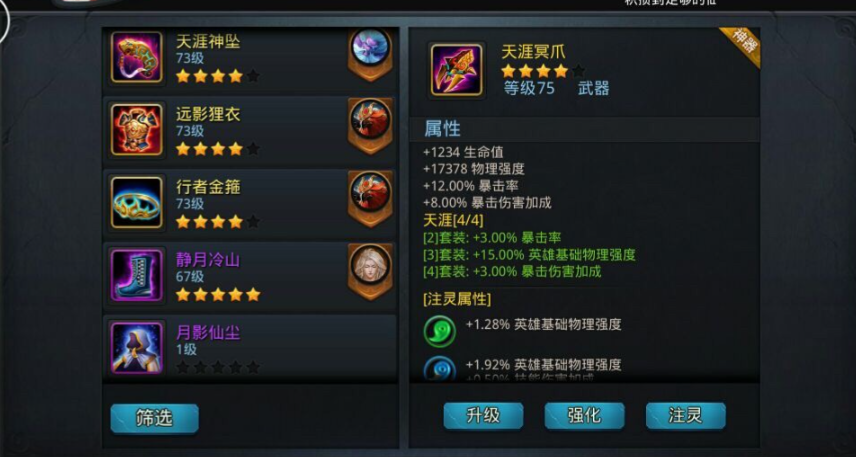Click the 强化 enhance button
856x457 pixels.
[x=584, y=415]
